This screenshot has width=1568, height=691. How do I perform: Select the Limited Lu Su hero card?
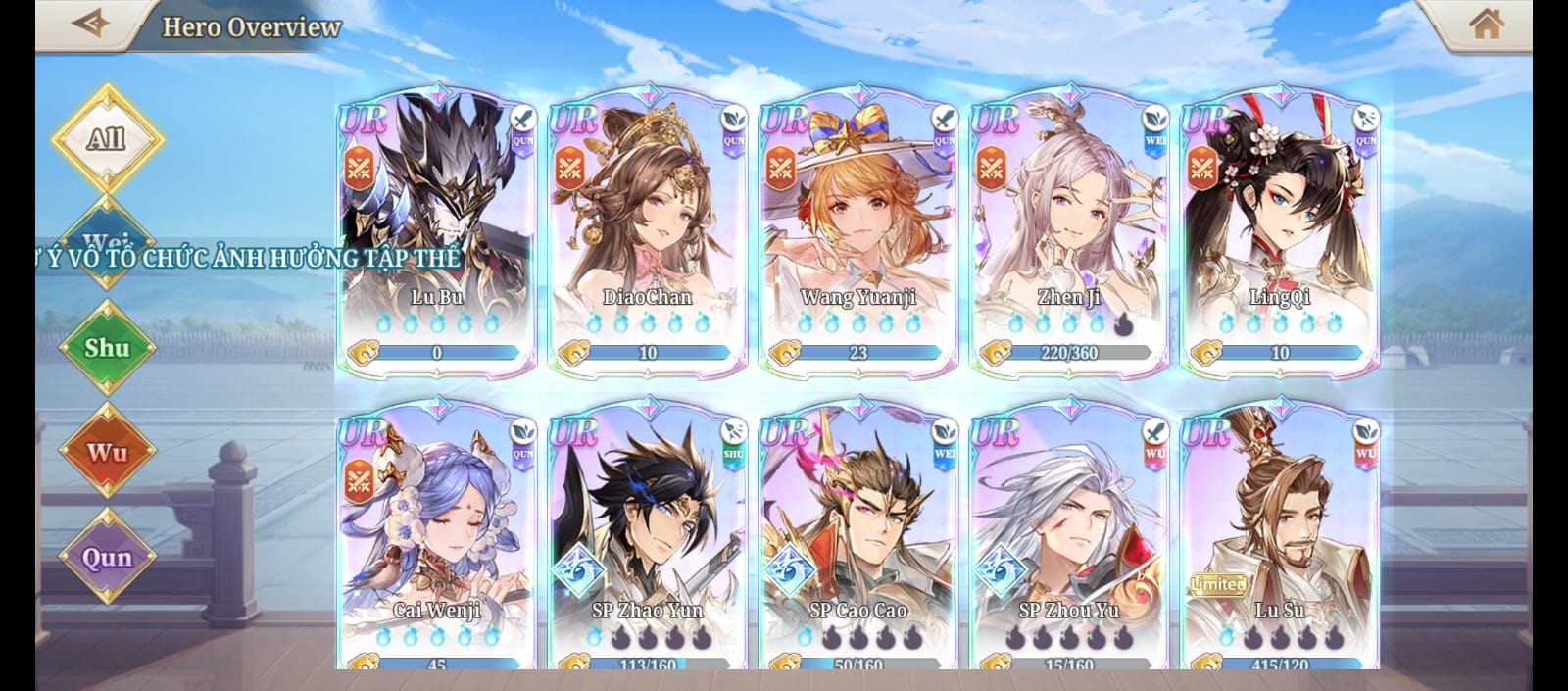click(x=1280, y=534)
